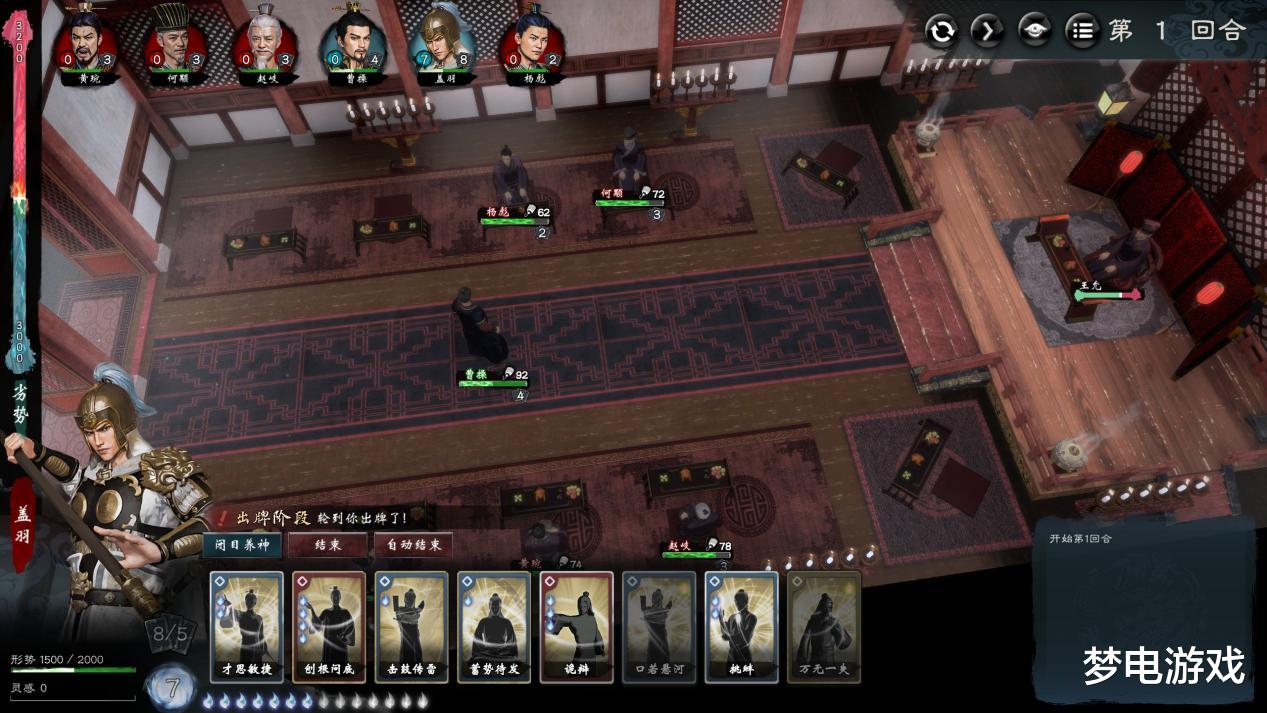This screenshot has height=713, width=1267.
Task: Select the 诡辩 card
Action: (576, 627)
